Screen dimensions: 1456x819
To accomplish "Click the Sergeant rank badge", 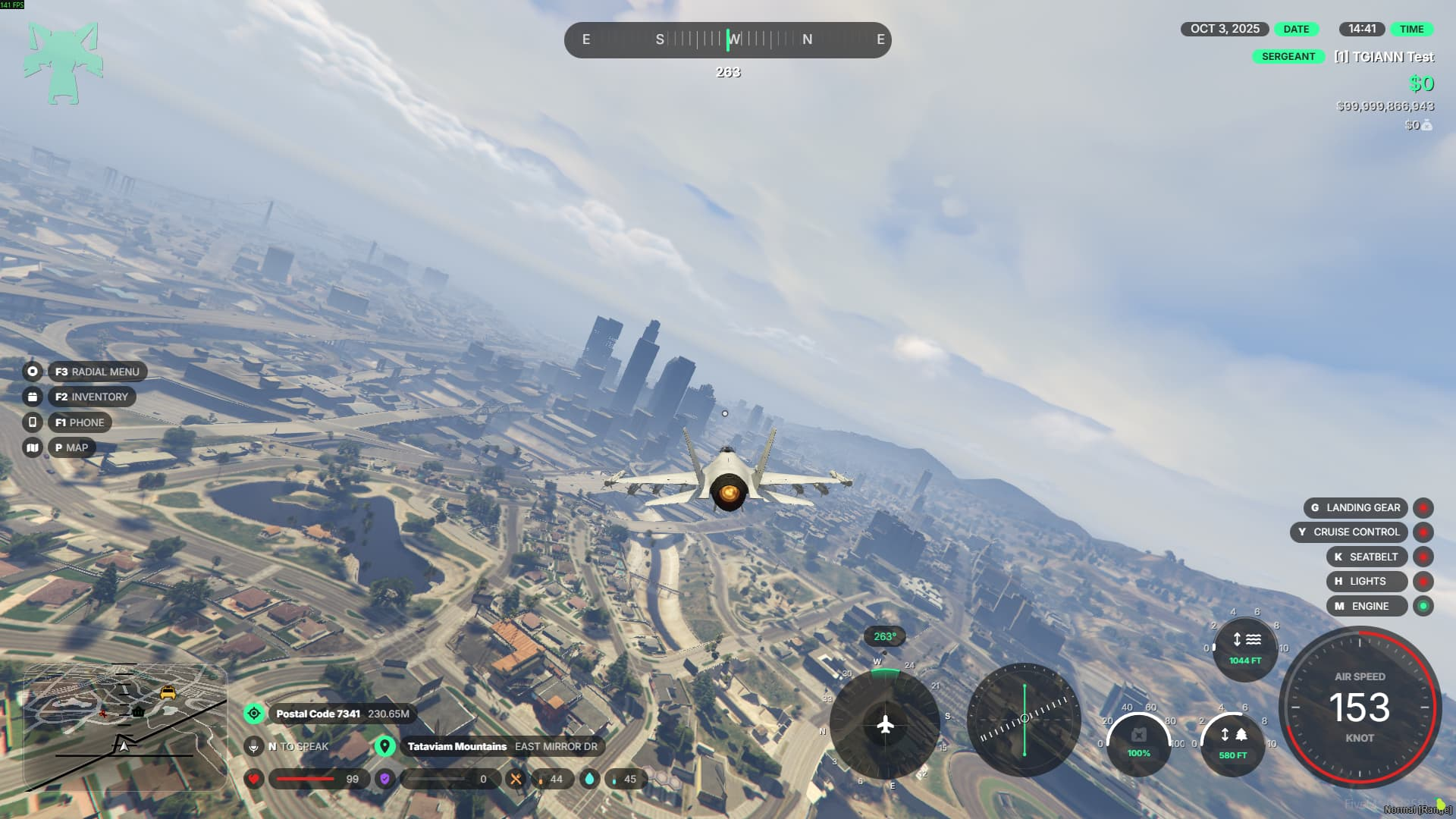I will tap(1288, 57).
